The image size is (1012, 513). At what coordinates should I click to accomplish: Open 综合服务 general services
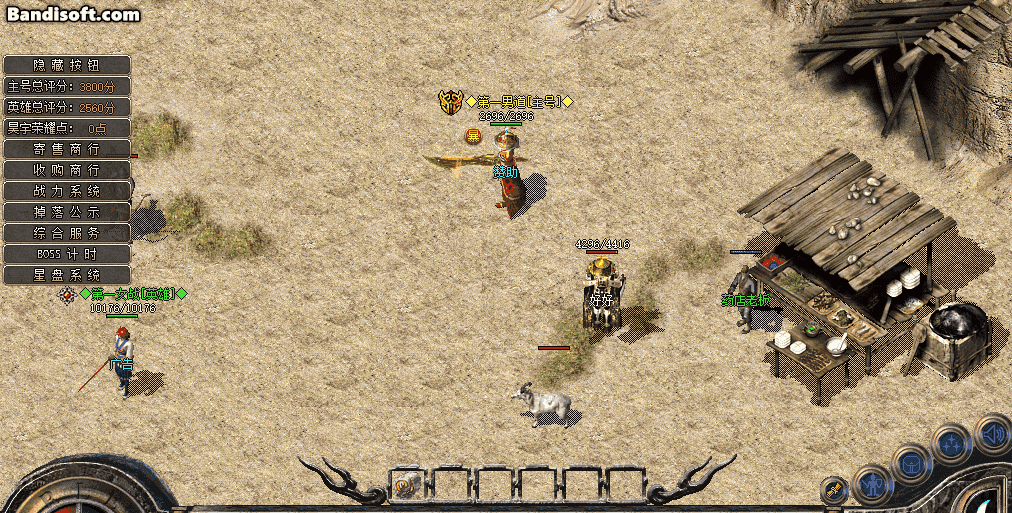pyautogui.click(x=67, y=232)
